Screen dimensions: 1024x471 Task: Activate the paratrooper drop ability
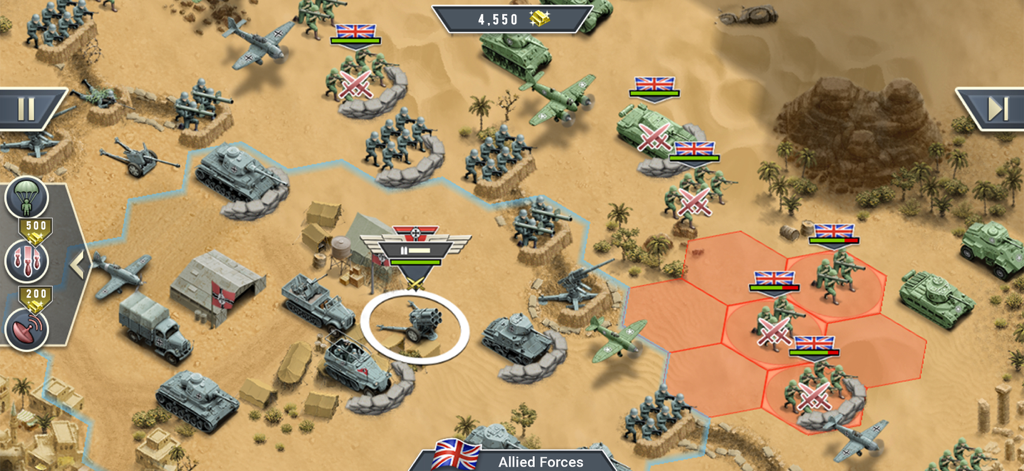(x=27, y=197)
